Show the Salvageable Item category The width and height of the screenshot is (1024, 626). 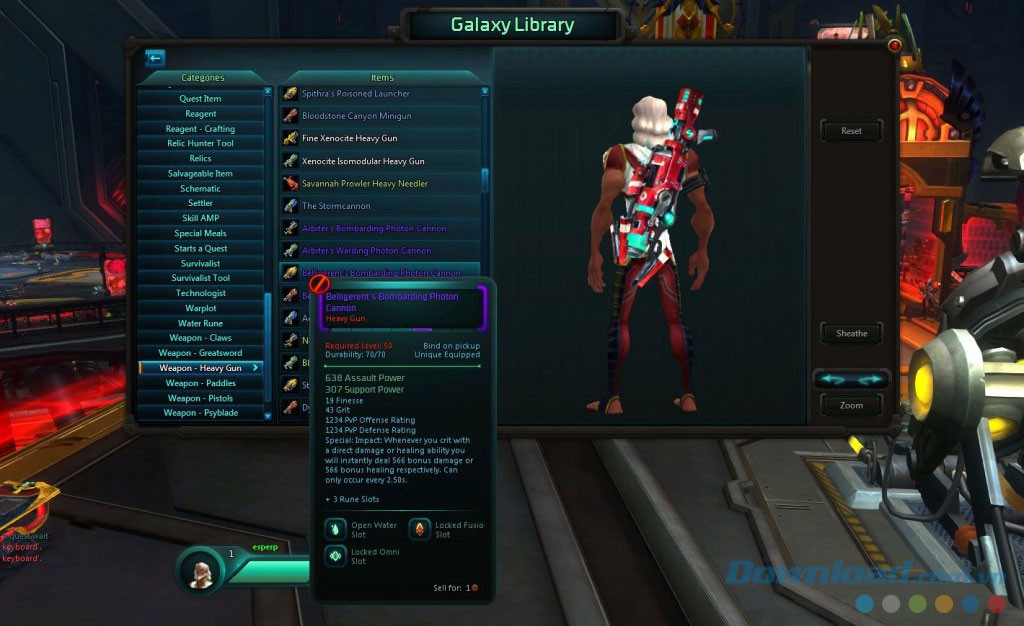click(x=200, y=174)
